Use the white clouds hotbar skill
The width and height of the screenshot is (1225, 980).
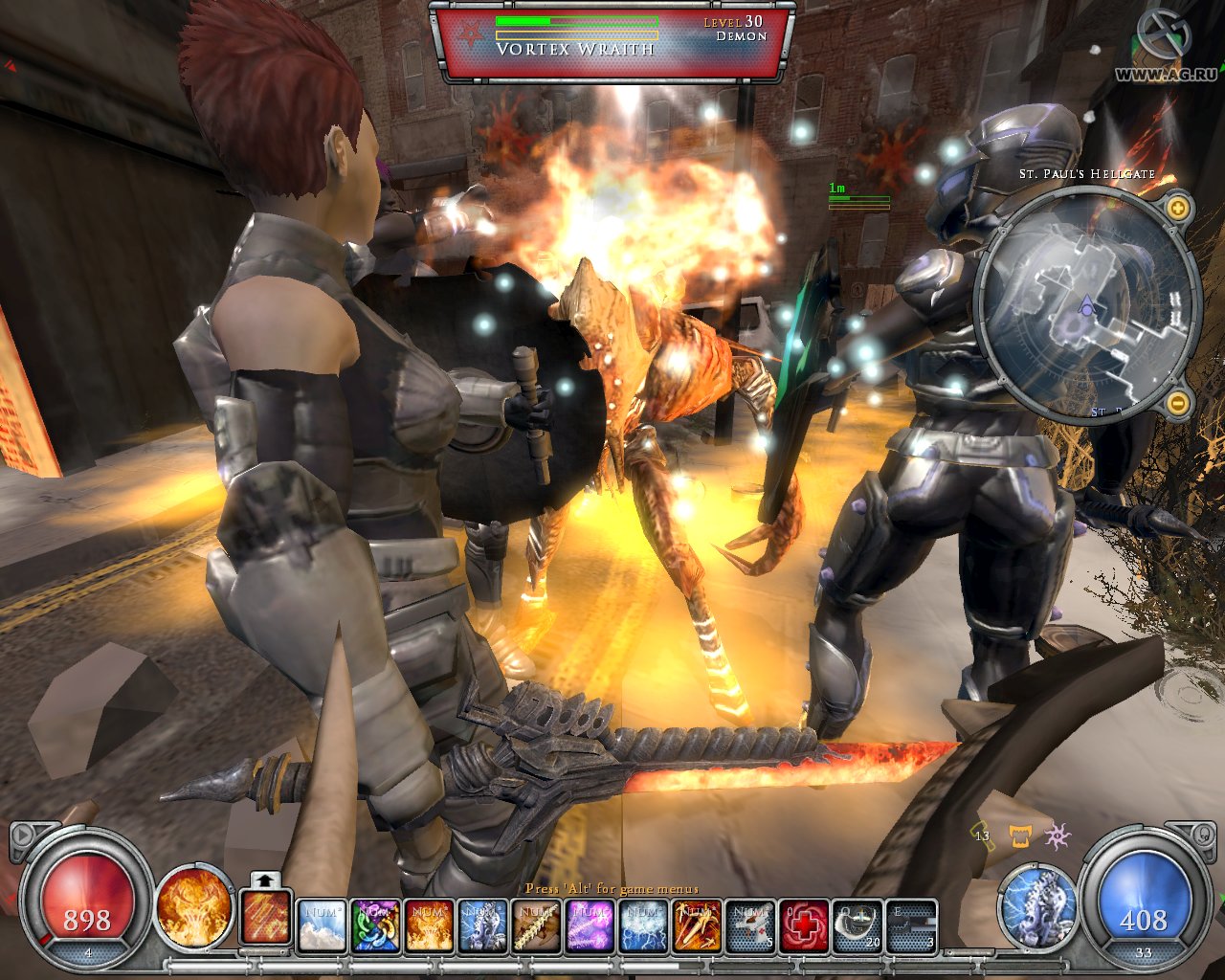pos(322,926)
